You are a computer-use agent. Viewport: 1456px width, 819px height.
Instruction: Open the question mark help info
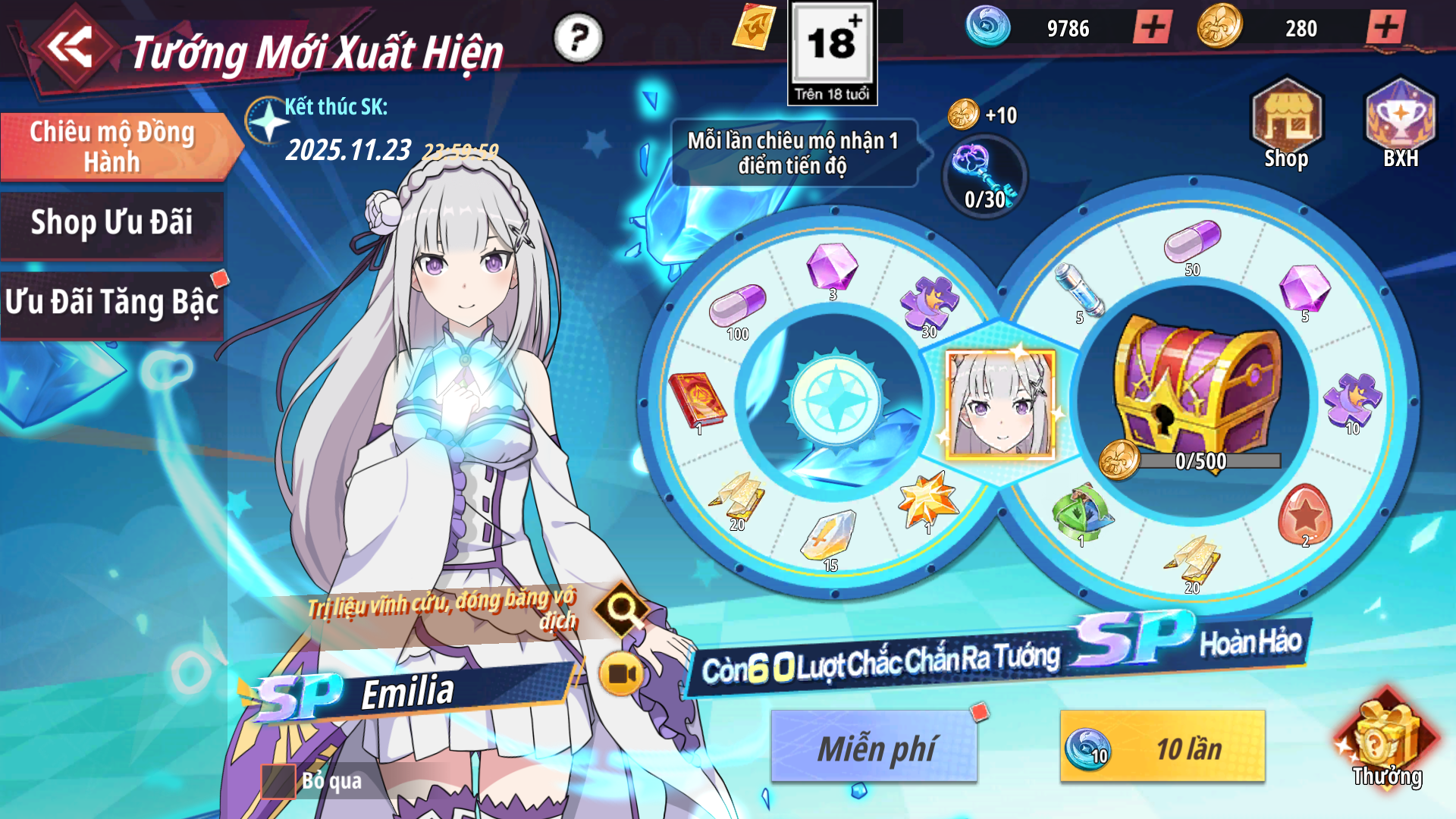click(578, 37)
